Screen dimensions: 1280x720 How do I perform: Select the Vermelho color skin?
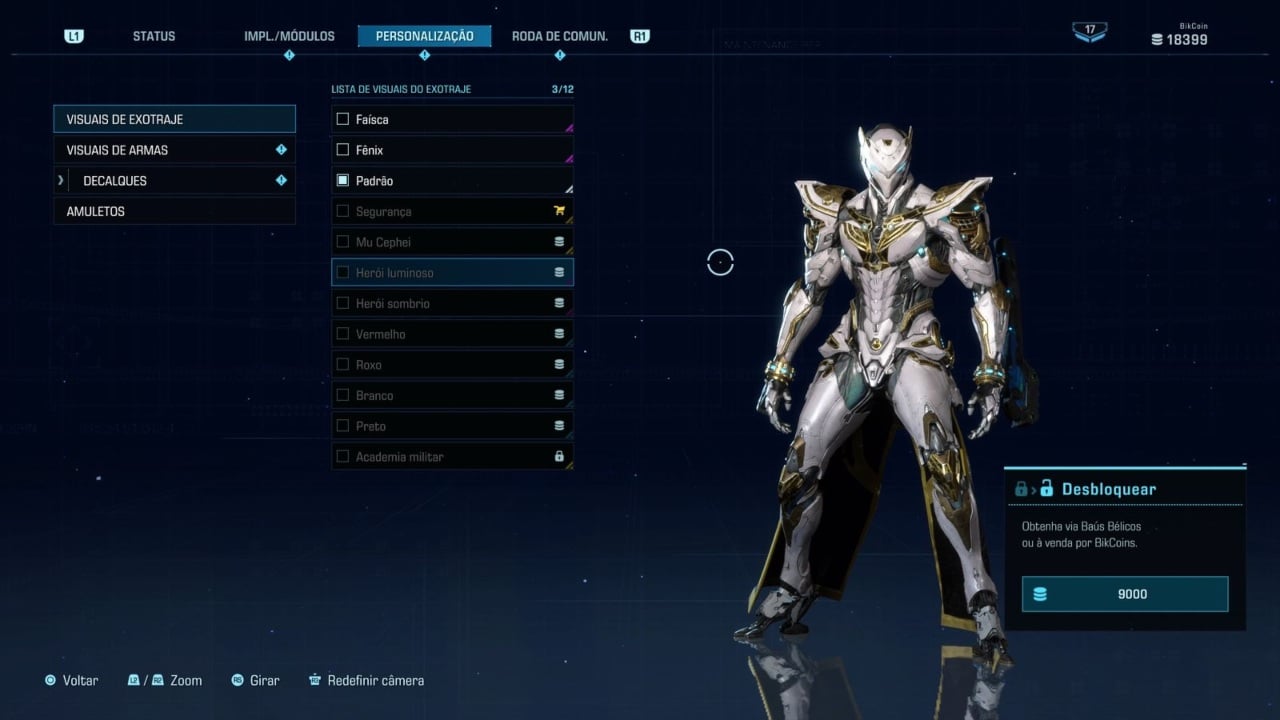tap(452, 334)
